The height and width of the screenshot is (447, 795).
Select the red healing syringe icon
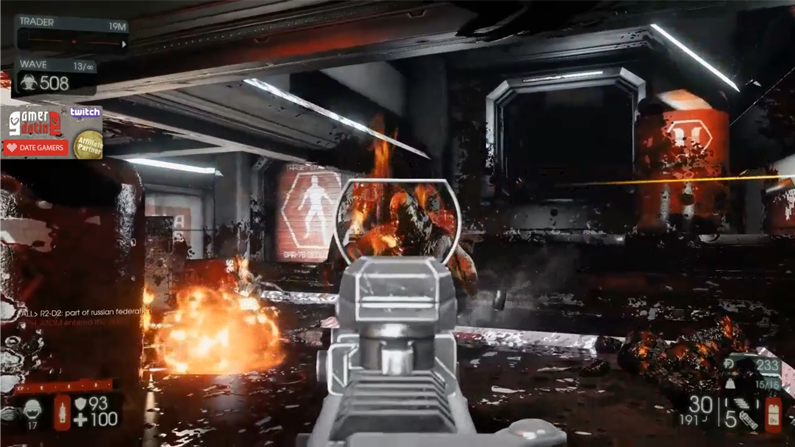(x=63, y=412)
